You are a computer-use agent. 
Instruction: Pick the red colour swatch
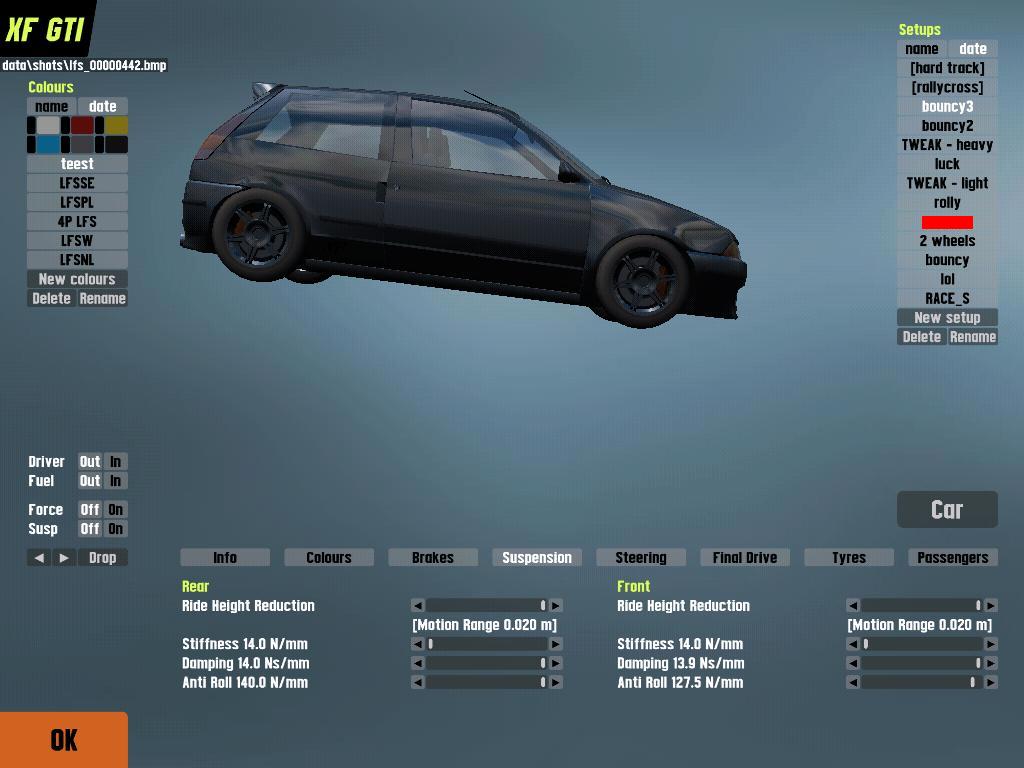tap(82, 126)
